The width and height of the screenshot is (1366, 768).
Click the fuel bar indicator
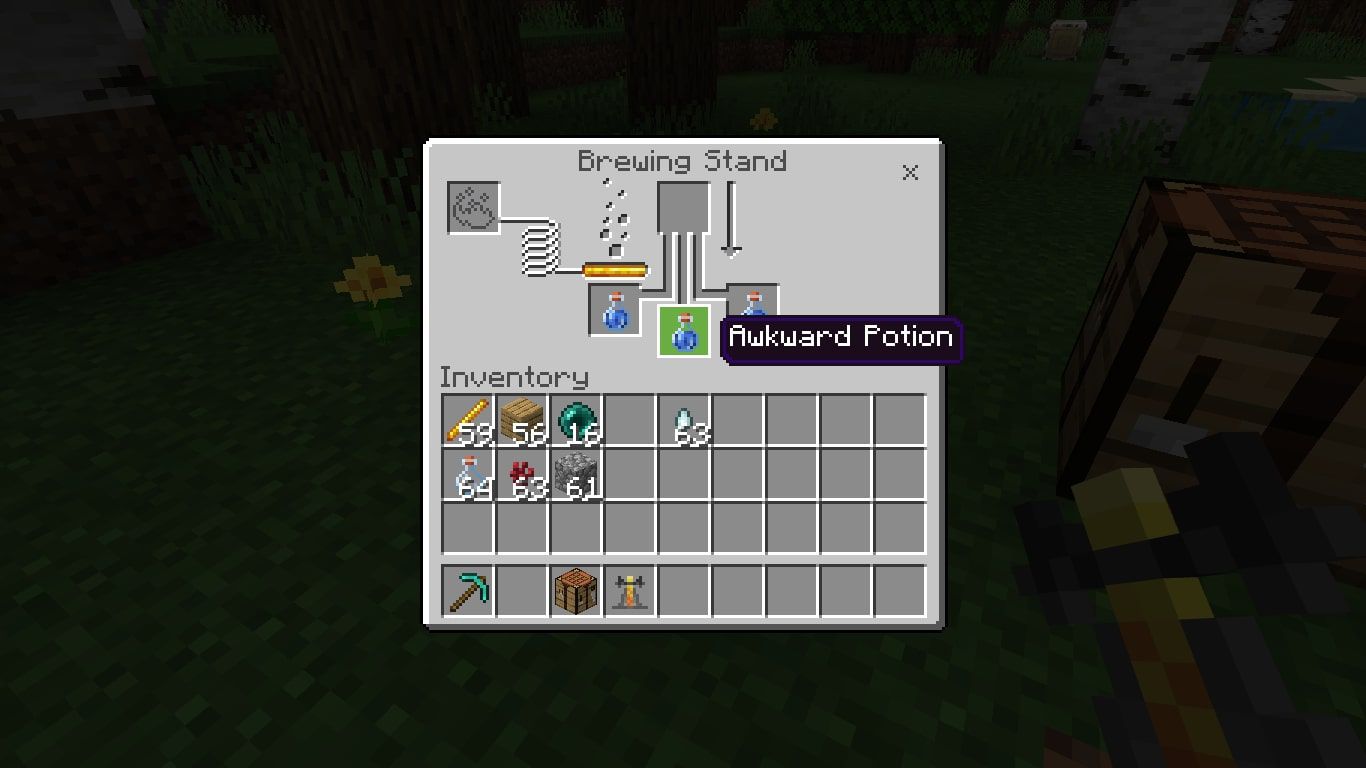tap(613, 270)
